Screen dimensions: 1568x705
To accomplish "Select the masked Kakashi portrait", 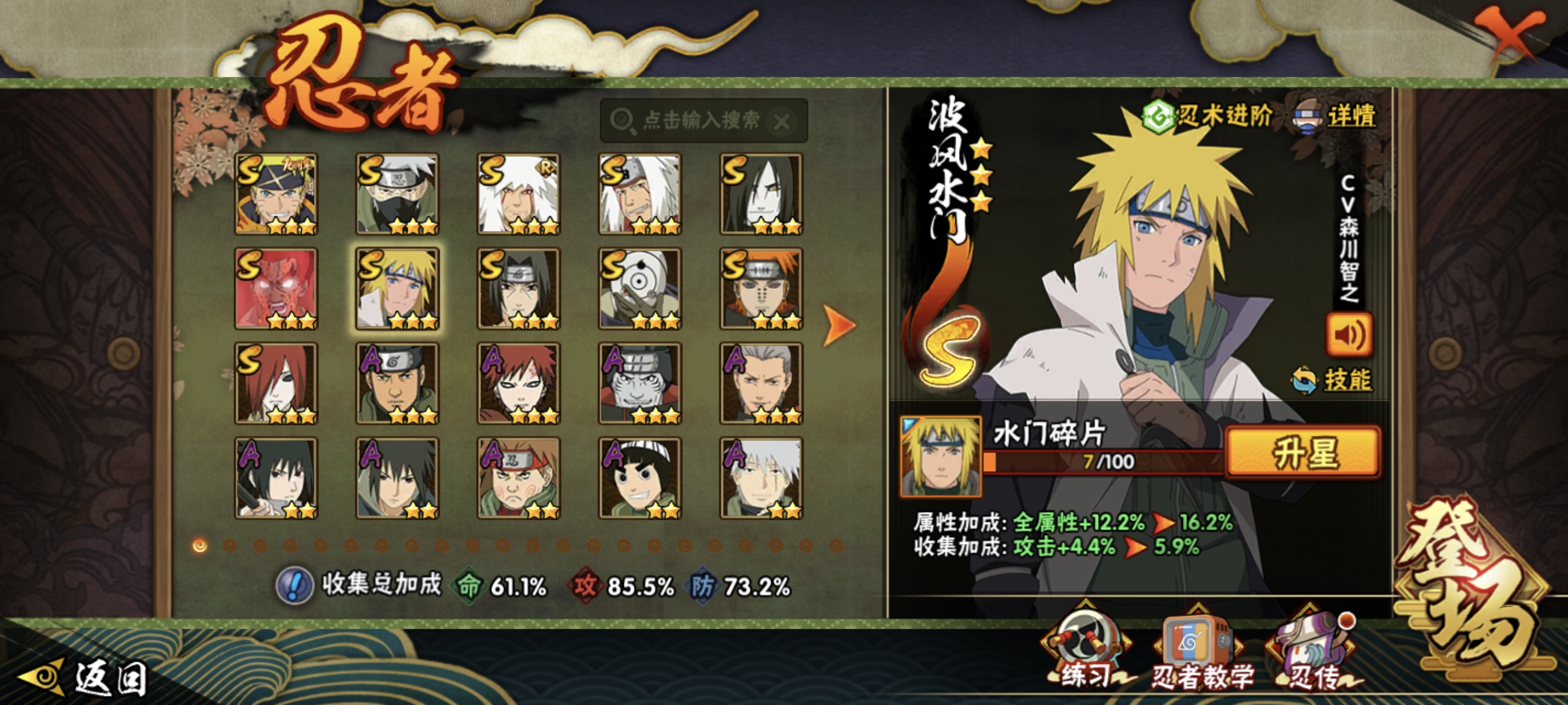I will pos(397,194).
